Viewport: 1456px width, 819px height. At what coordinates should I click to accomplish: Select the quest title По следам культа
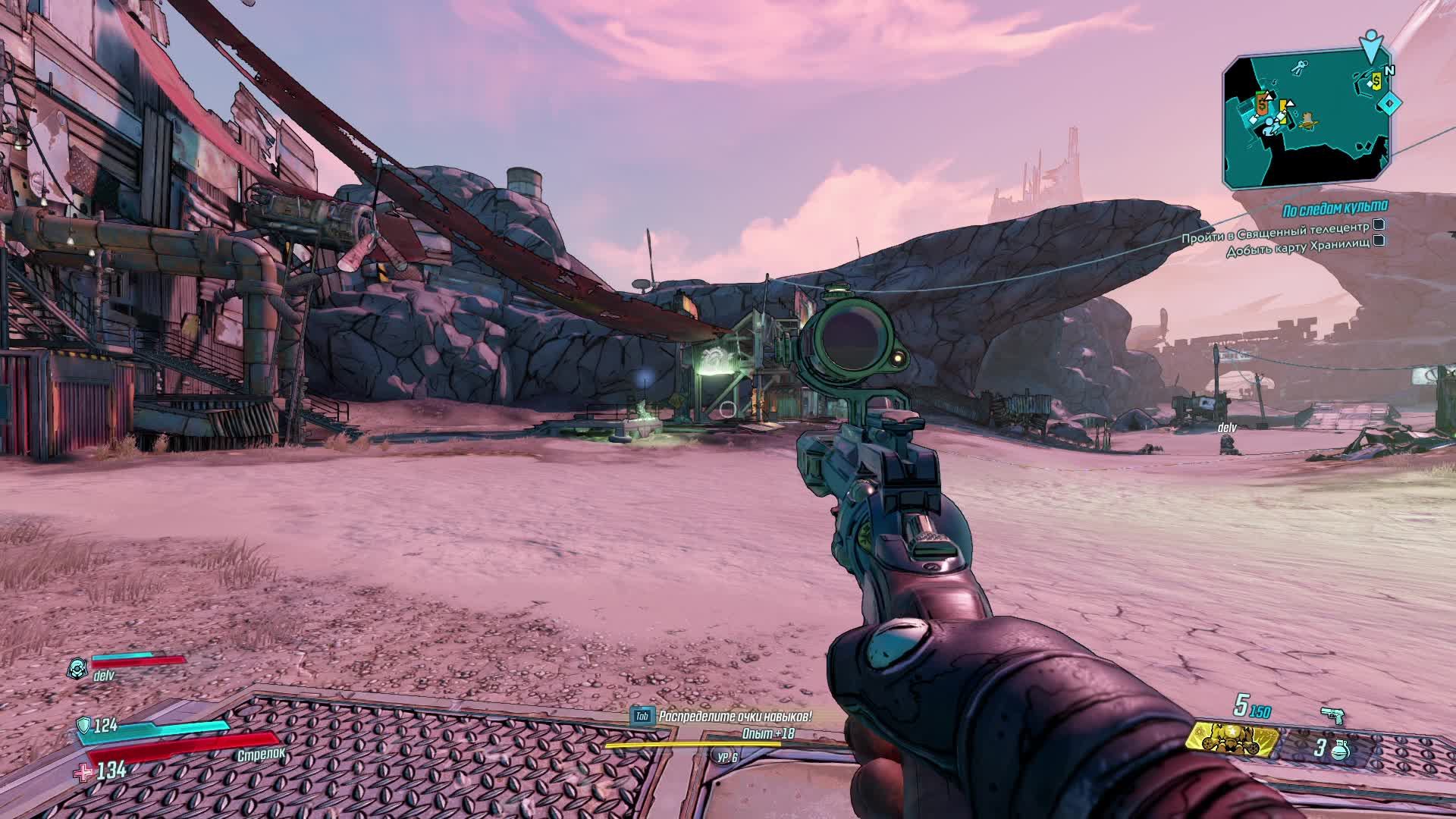click(x=1335, y=207)
